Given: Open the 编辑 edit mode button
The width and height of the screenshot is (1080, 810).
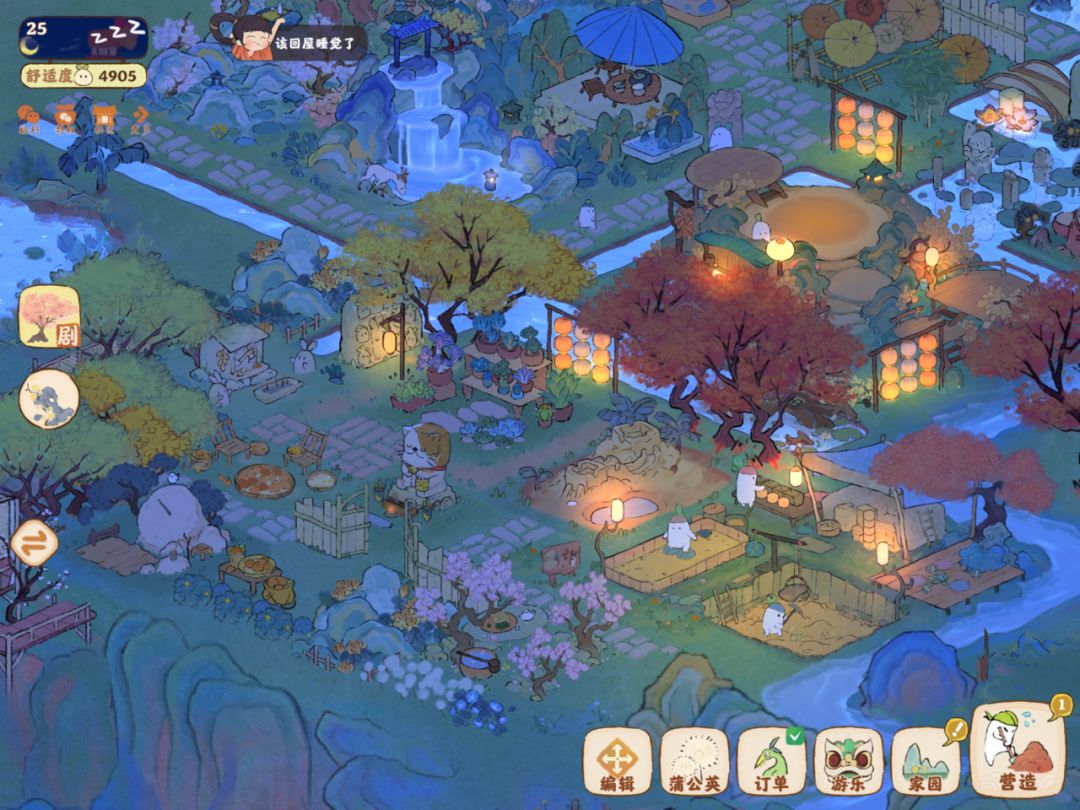Looking at the screenshot, I should 617,761.
